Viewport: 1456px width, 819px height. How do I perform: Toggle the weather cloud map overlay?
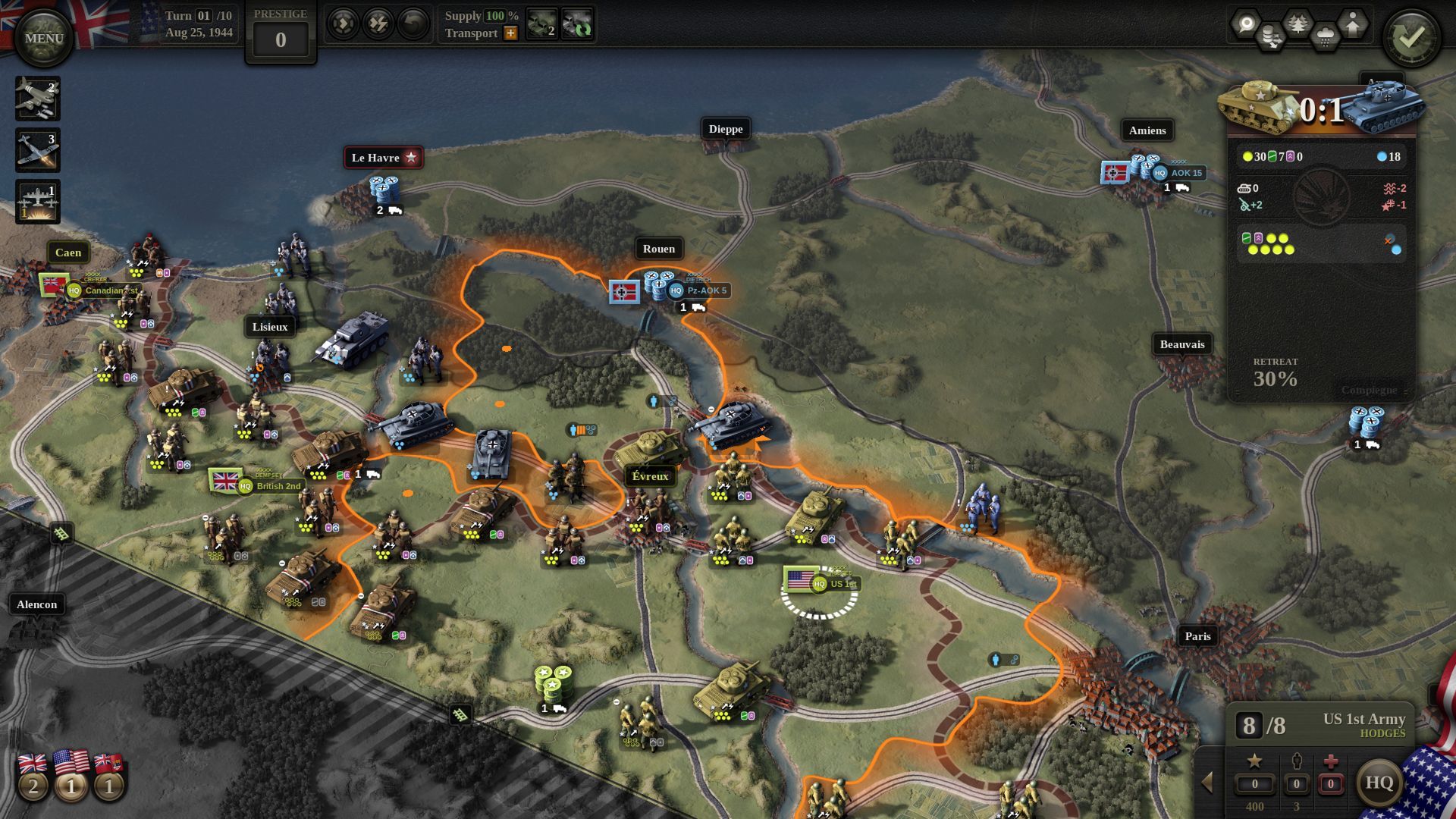pyautogui.click(x=1325, y=36)
